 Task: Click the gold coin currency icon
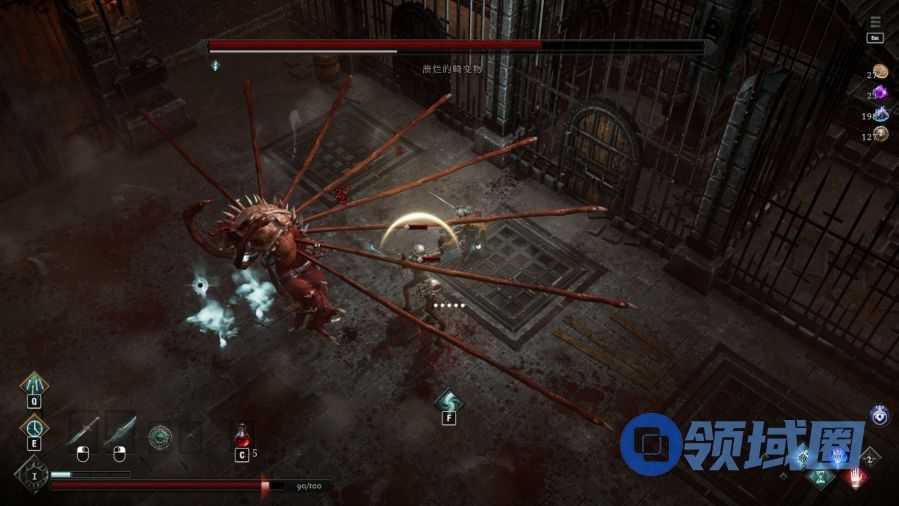coord(881,72)
